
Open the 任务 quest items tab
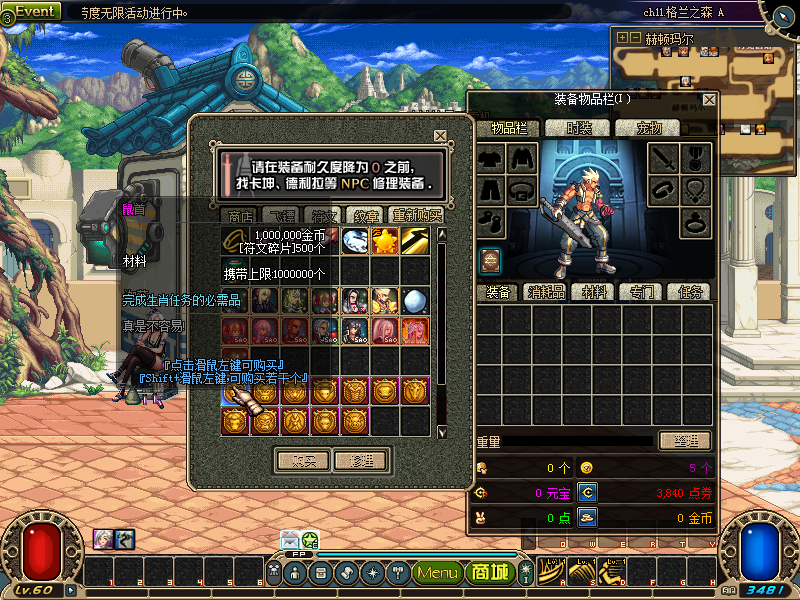click(690, 292)
